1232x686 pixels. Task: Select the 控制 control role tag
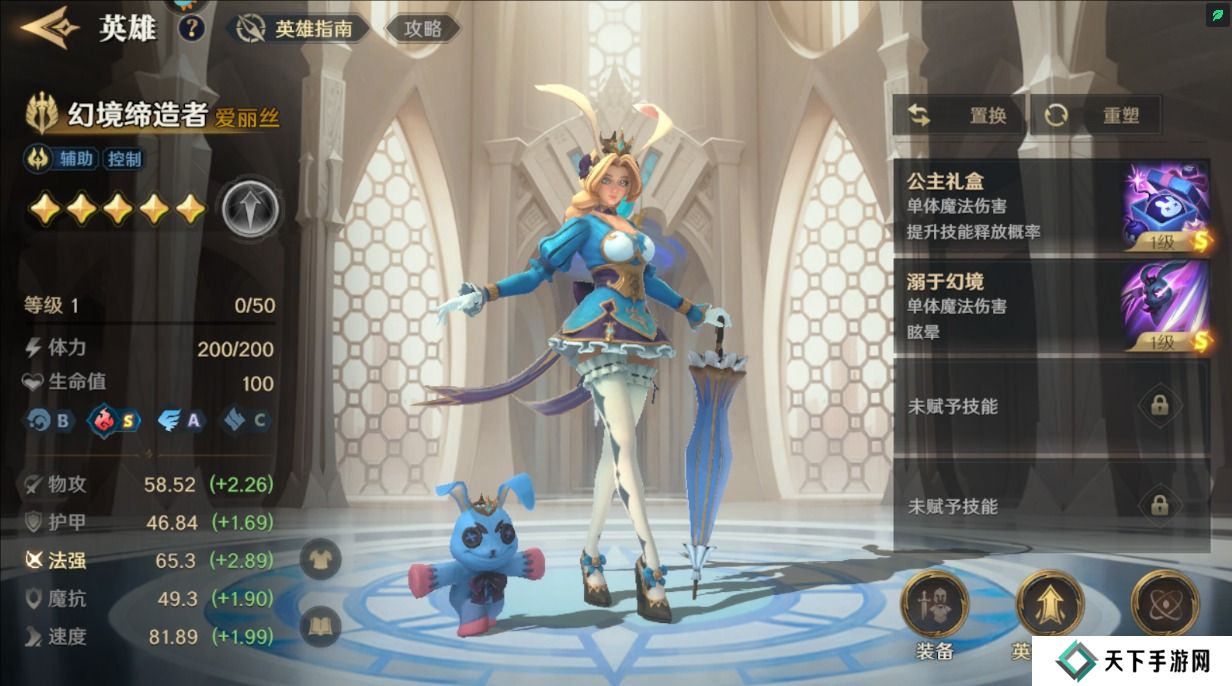pyautogui.click(x=124, y=158)
